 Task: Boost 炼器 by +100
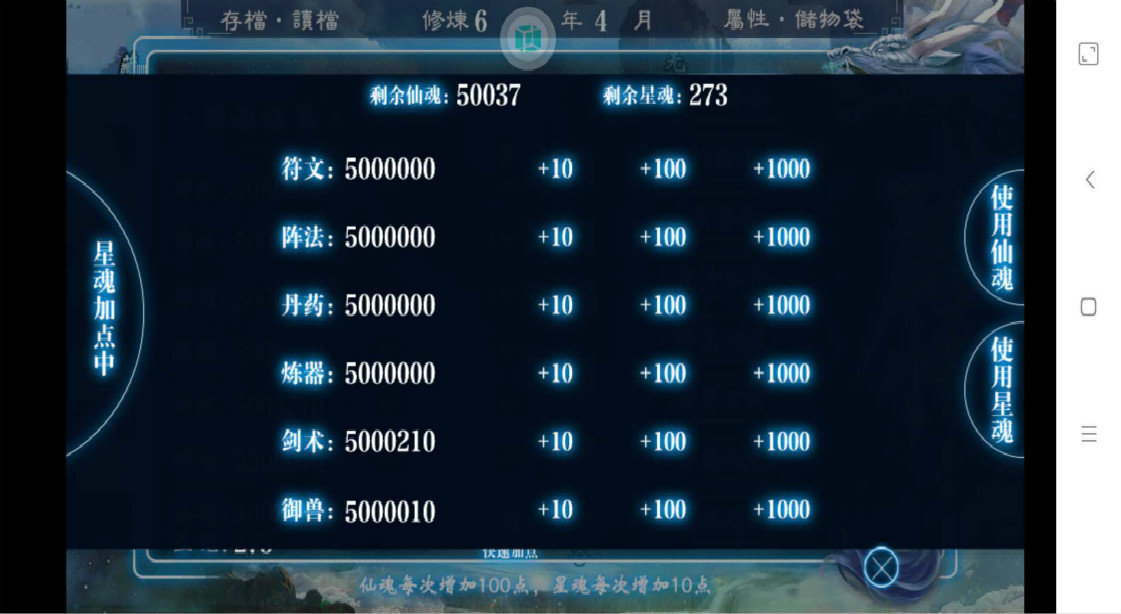(x=662, y=373)
